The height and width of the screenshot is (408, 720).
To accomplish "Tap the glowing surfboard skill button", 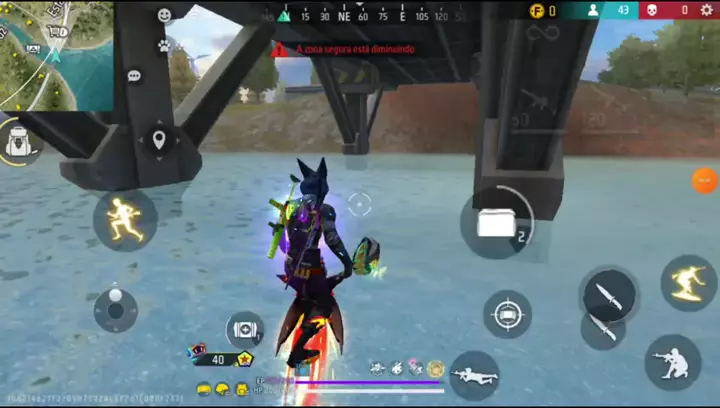I will click(x=688, y=282).
